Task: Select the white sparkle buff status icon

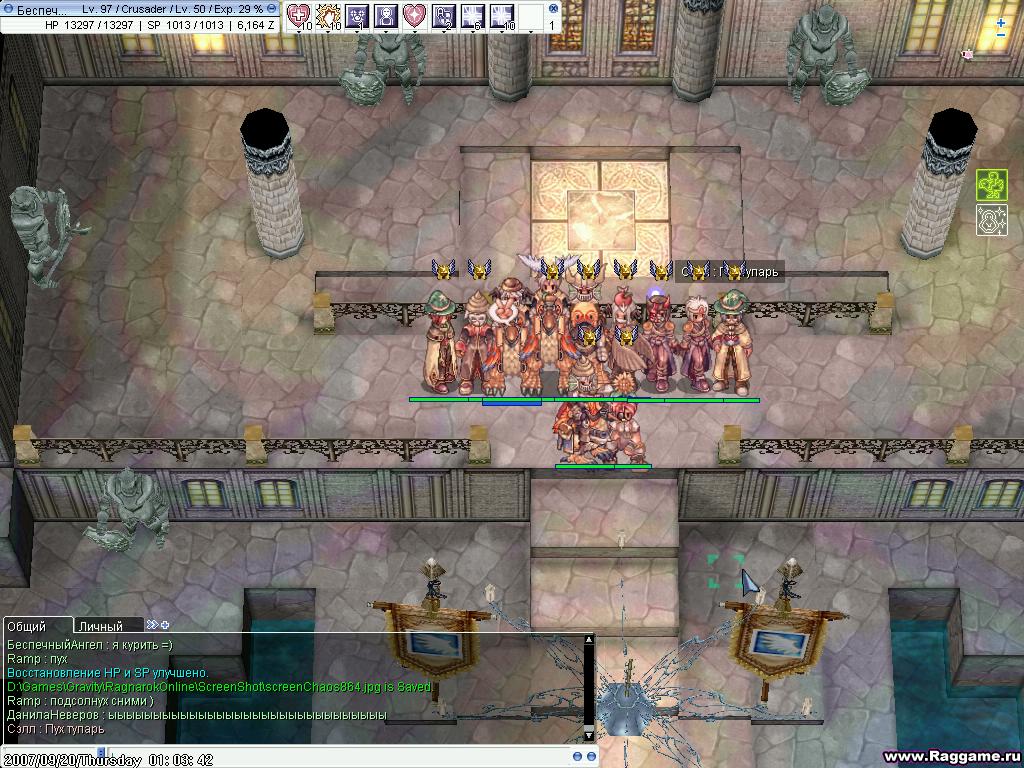Action: coord(991,220)
